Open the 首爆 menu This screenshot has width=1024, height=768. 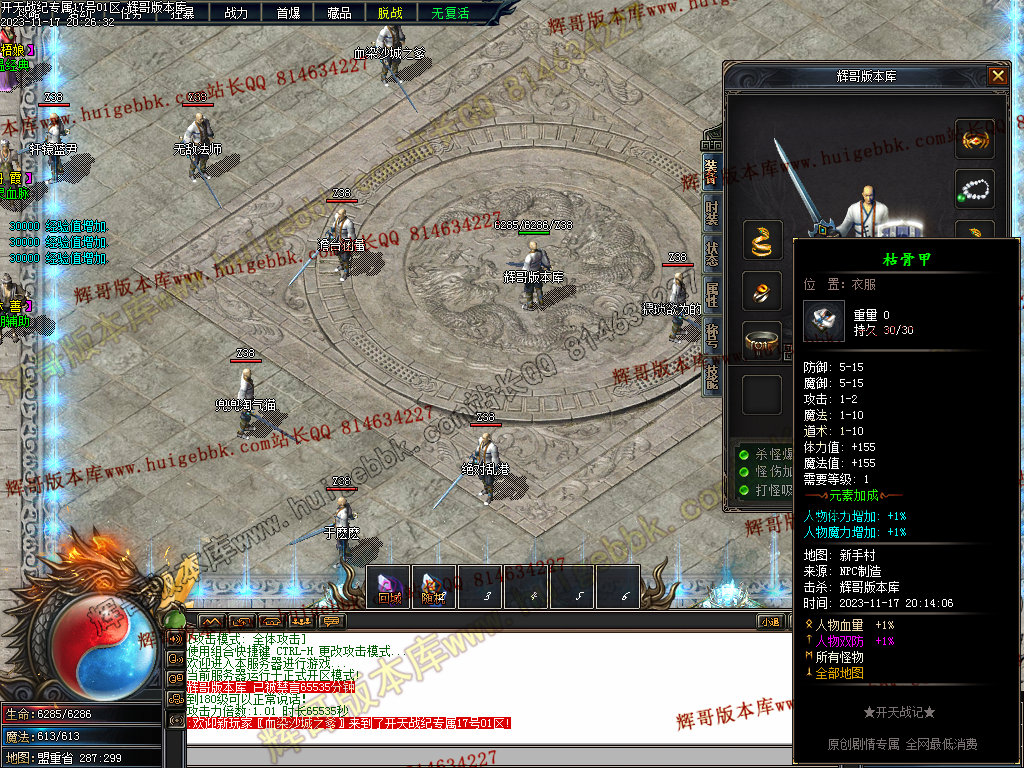pyautogui.click(x=288, y=13)
